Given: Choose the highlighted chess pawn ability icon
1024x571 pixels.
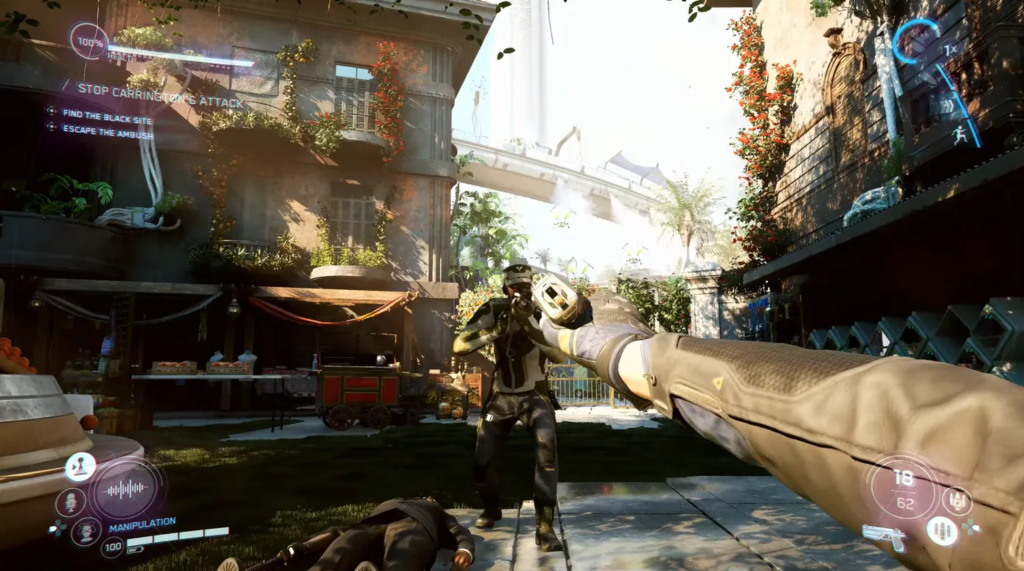Looking at the screenshot, I should tap(80, 465).
